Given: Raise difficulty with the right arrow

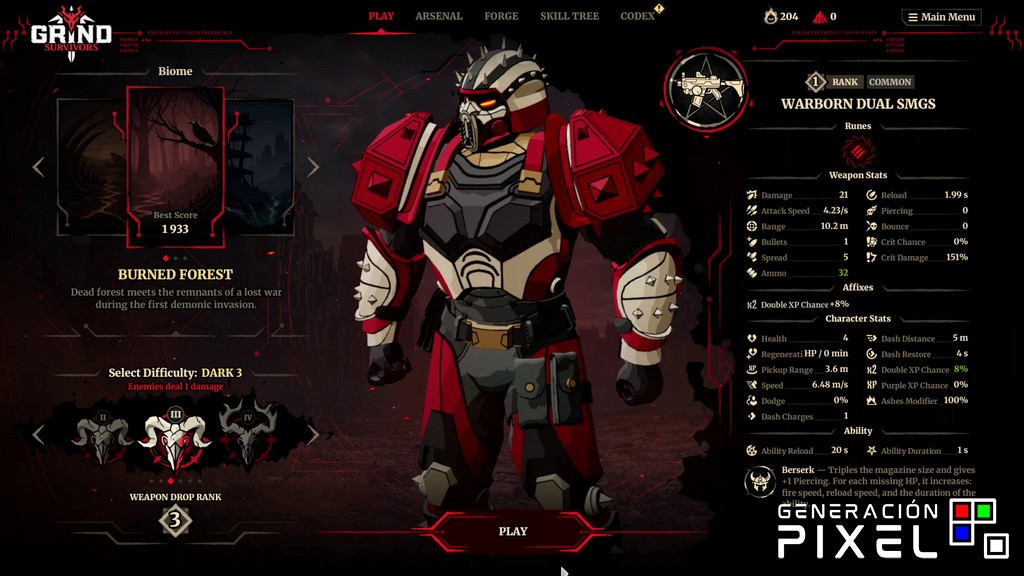Looking at the screenshot, I should (x=313, y=435).
